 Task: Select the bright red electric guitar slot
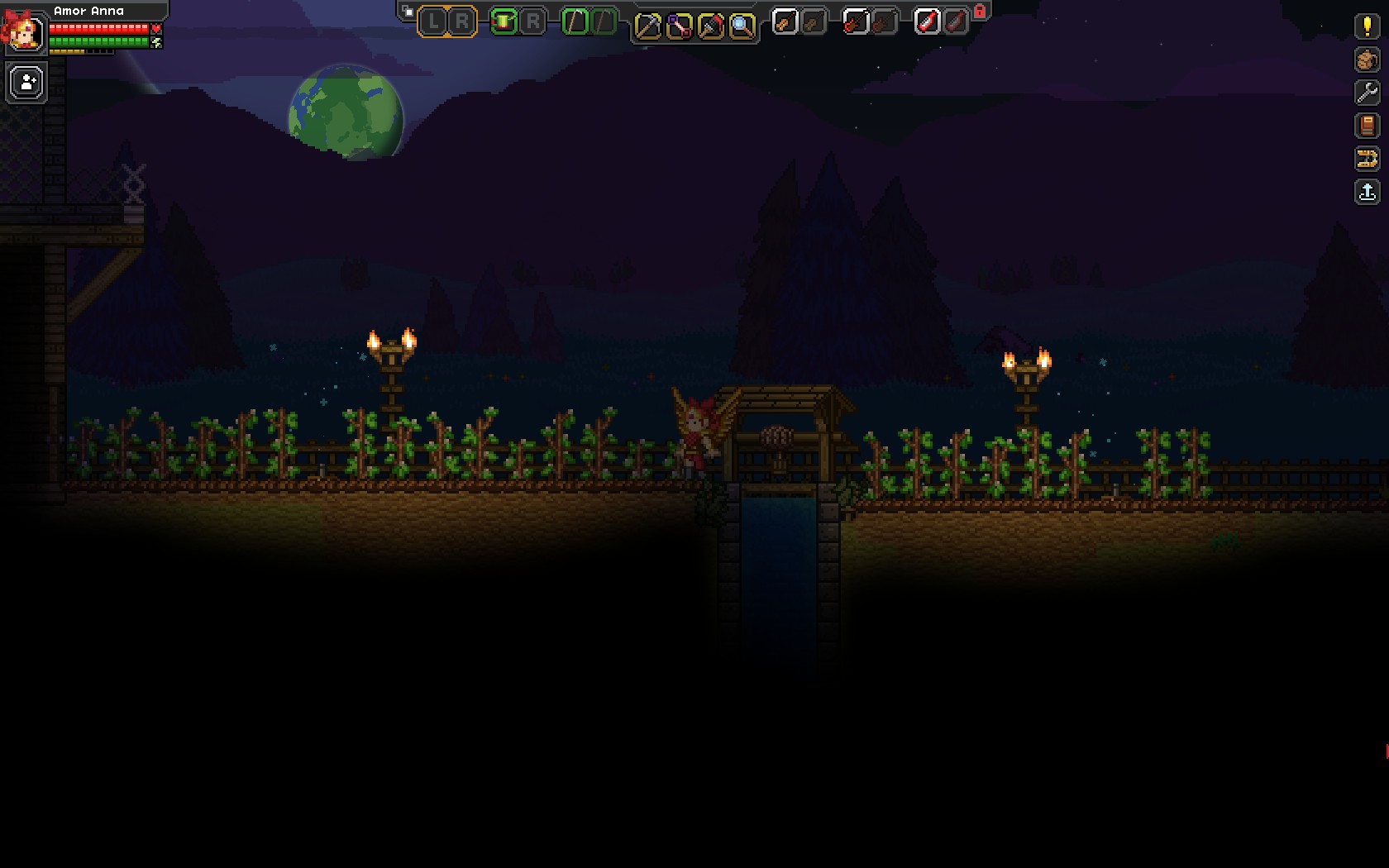(x=856, y=22)
